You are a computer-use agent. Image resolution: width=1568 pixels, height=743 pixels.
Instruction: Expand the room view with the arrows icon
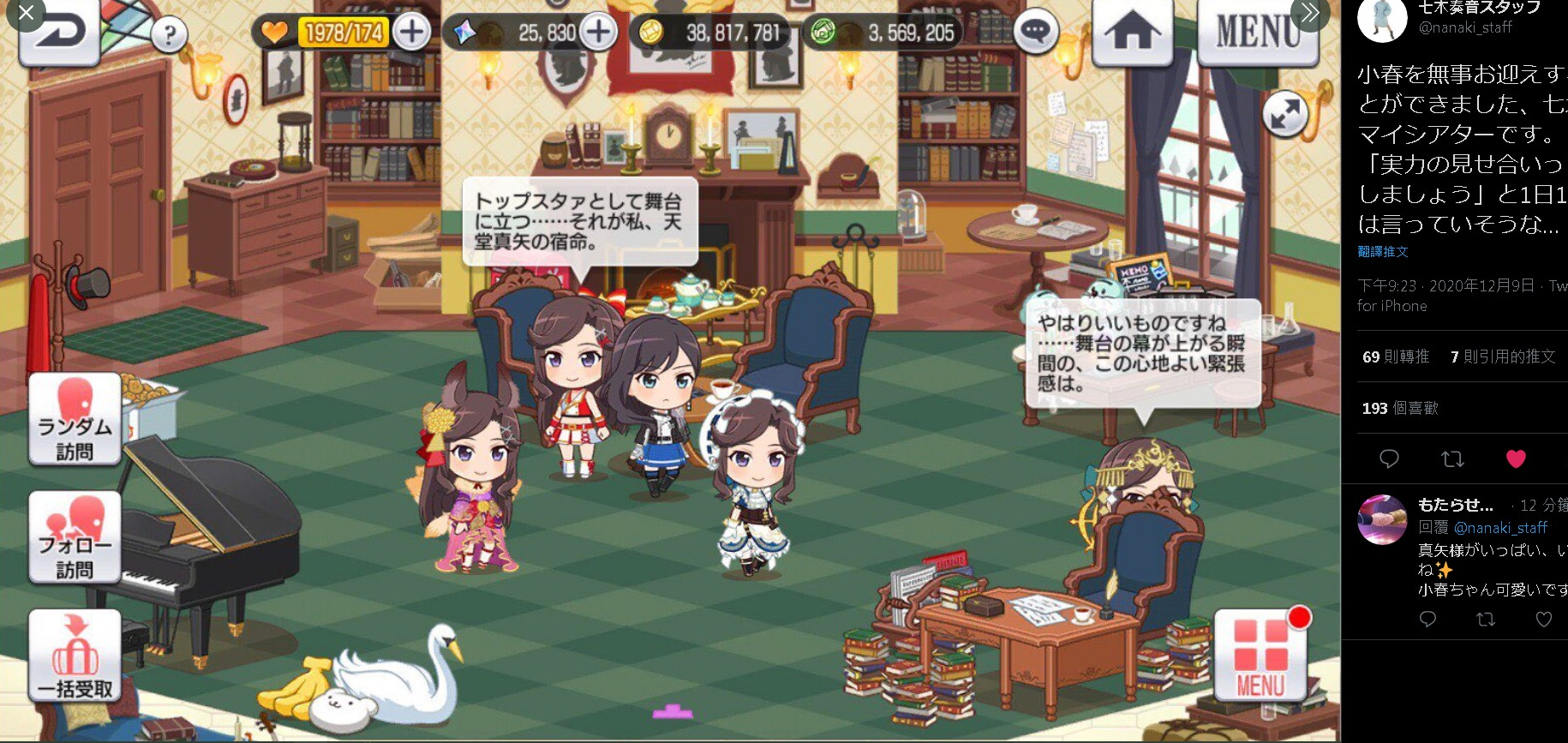pos(1284,114)
